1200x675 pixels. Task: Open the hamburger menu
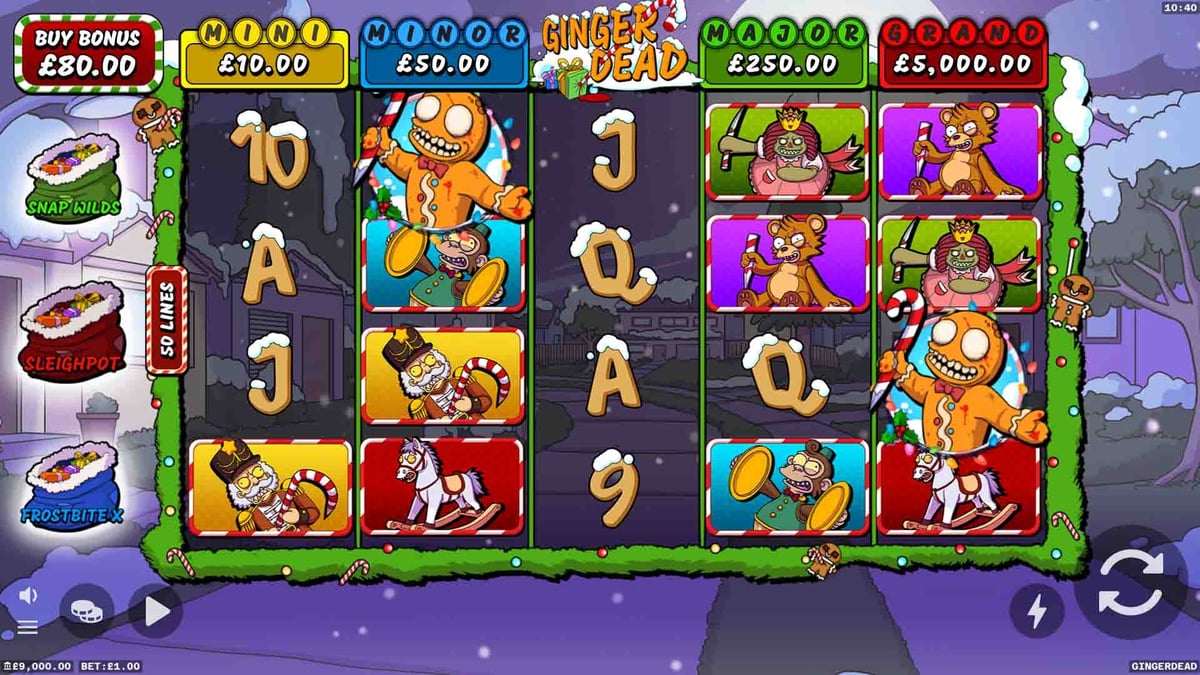pyautogui.click(x=28, y=627)
